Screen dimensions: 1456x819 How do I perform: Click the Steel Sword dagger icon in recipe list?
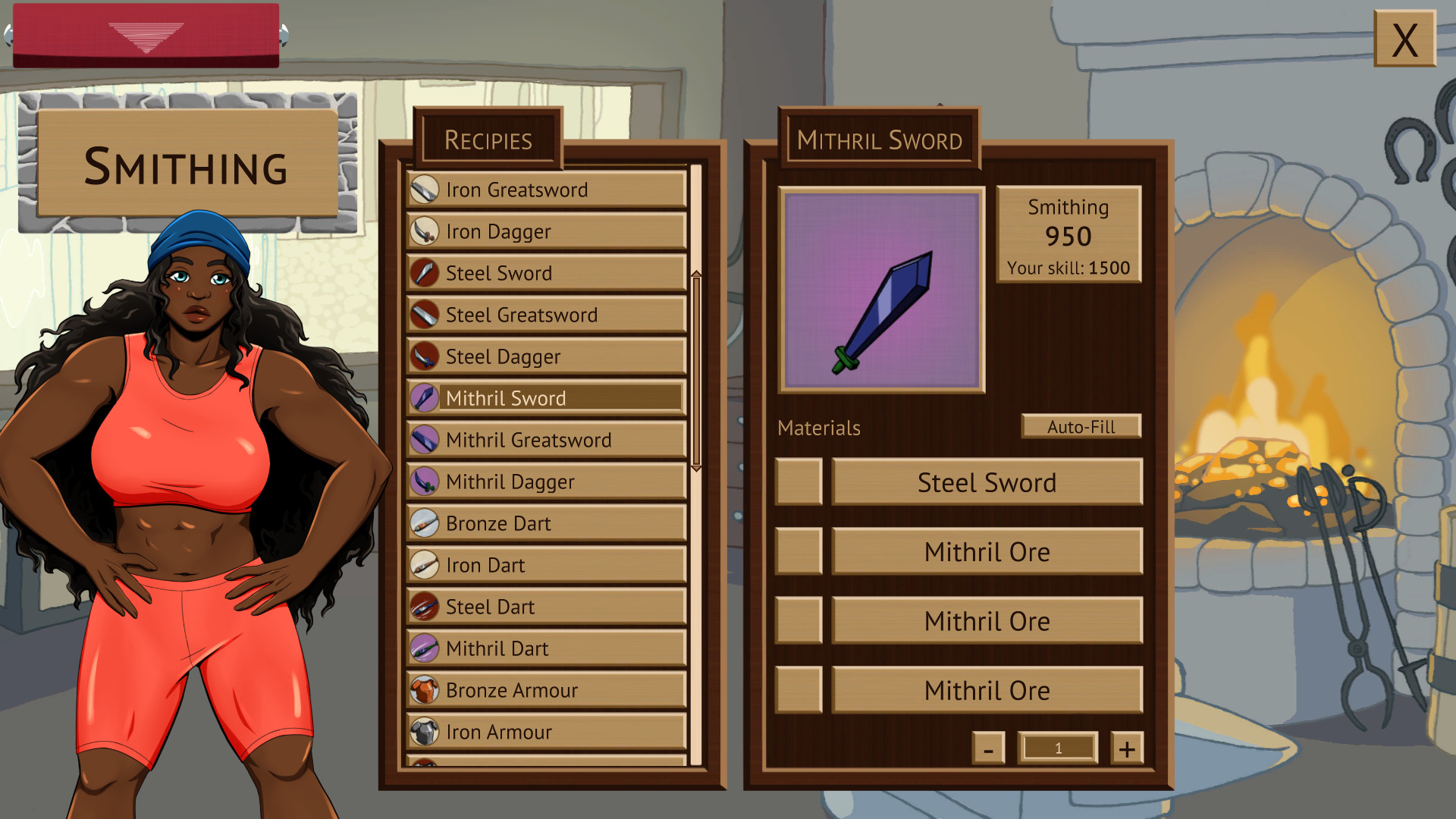[x=425, y=273]
